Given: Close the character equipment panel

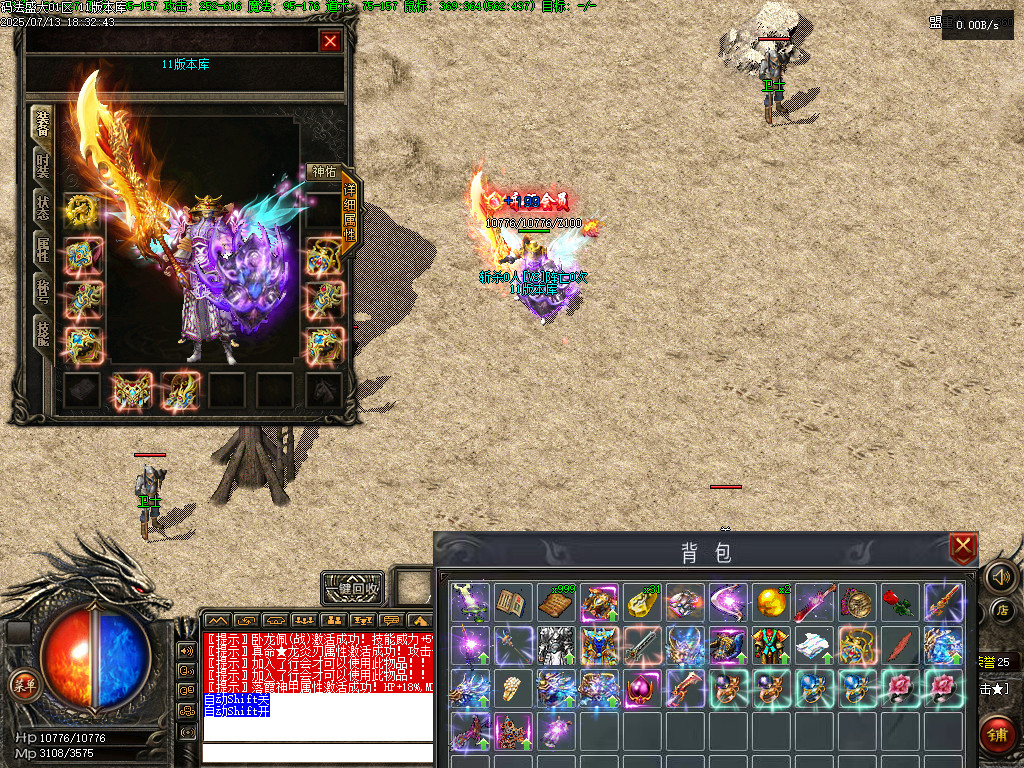Looking at the screenshot, I should [x=330, y=41].
